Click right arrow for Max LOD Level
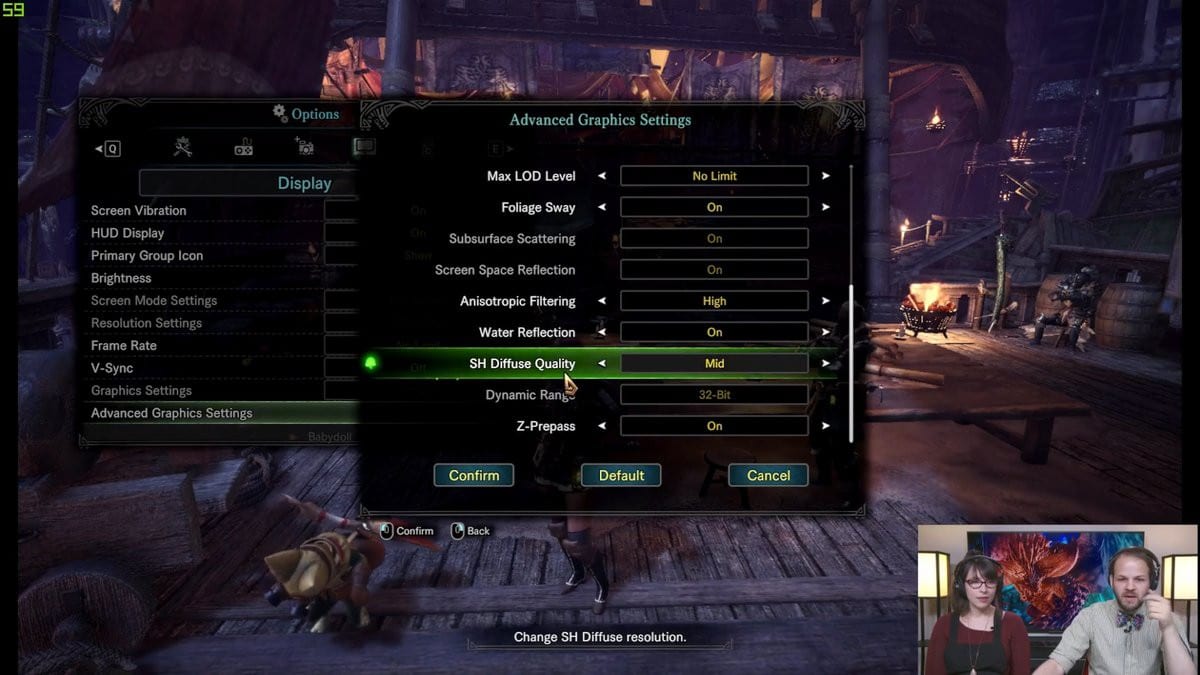The image size is (1200, 675). [x=826, y=176]
